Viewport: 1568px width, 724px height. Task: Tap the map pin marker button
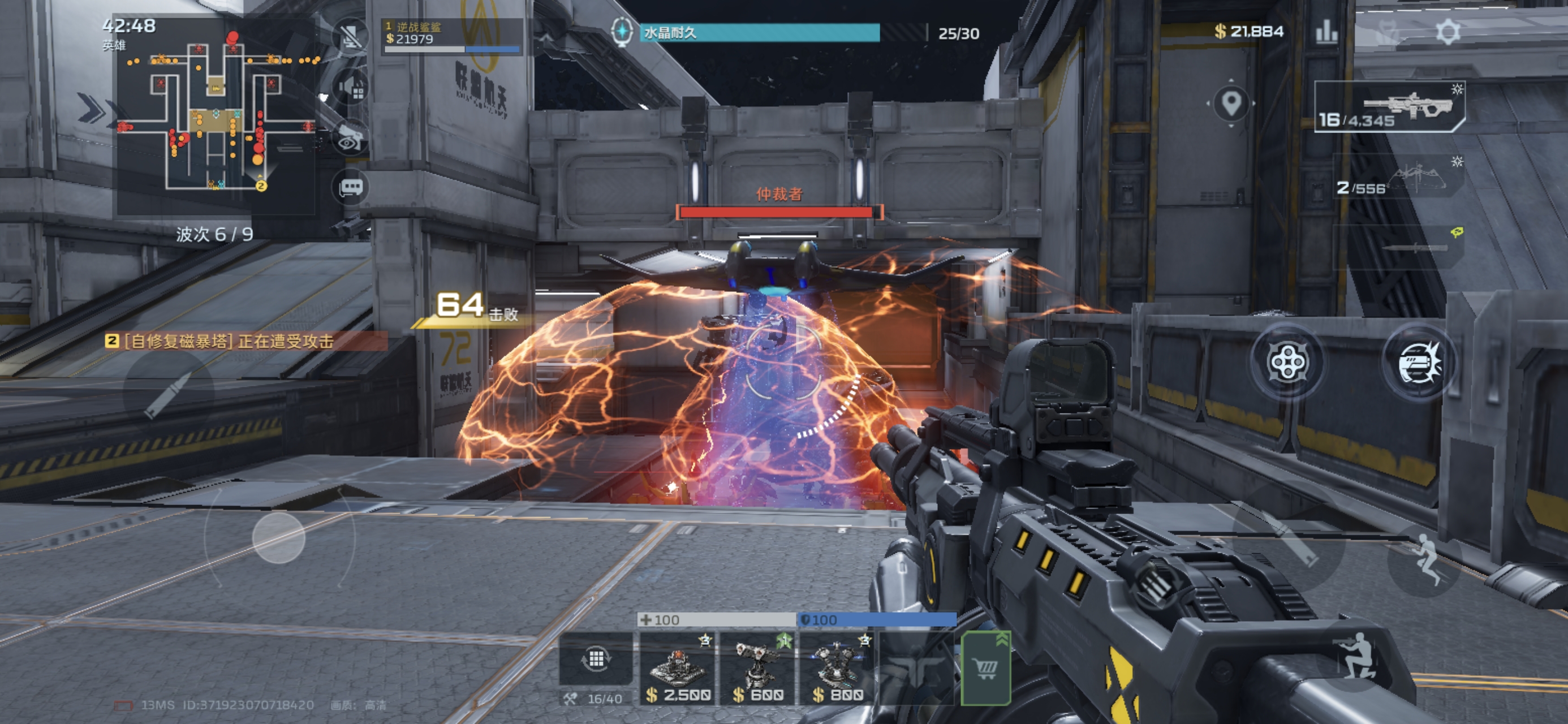(x=1231, y=104)
